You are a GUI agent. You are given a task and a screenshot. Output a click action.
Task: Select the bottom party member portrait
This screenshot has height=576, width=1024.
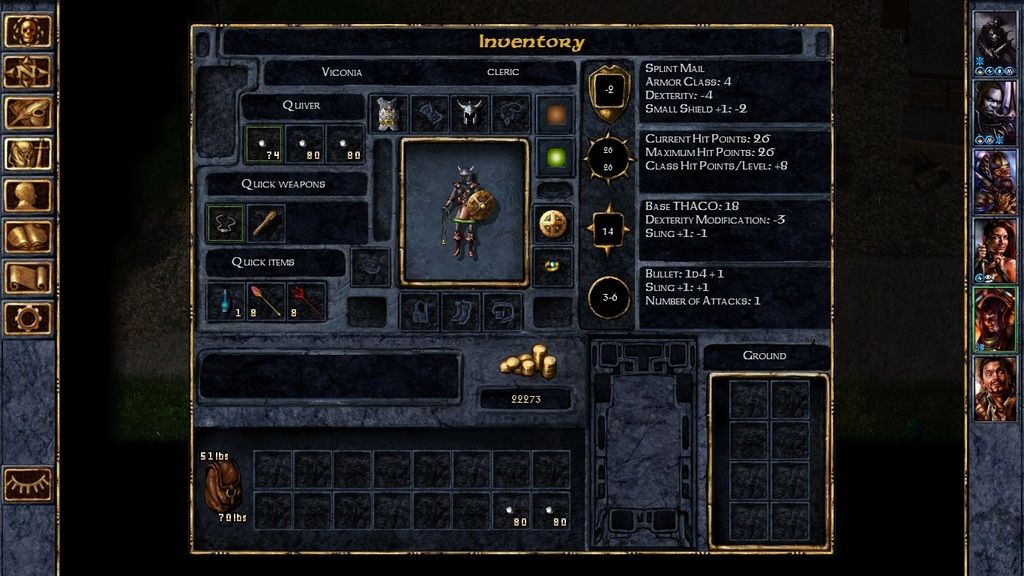(x=994, y=388)
